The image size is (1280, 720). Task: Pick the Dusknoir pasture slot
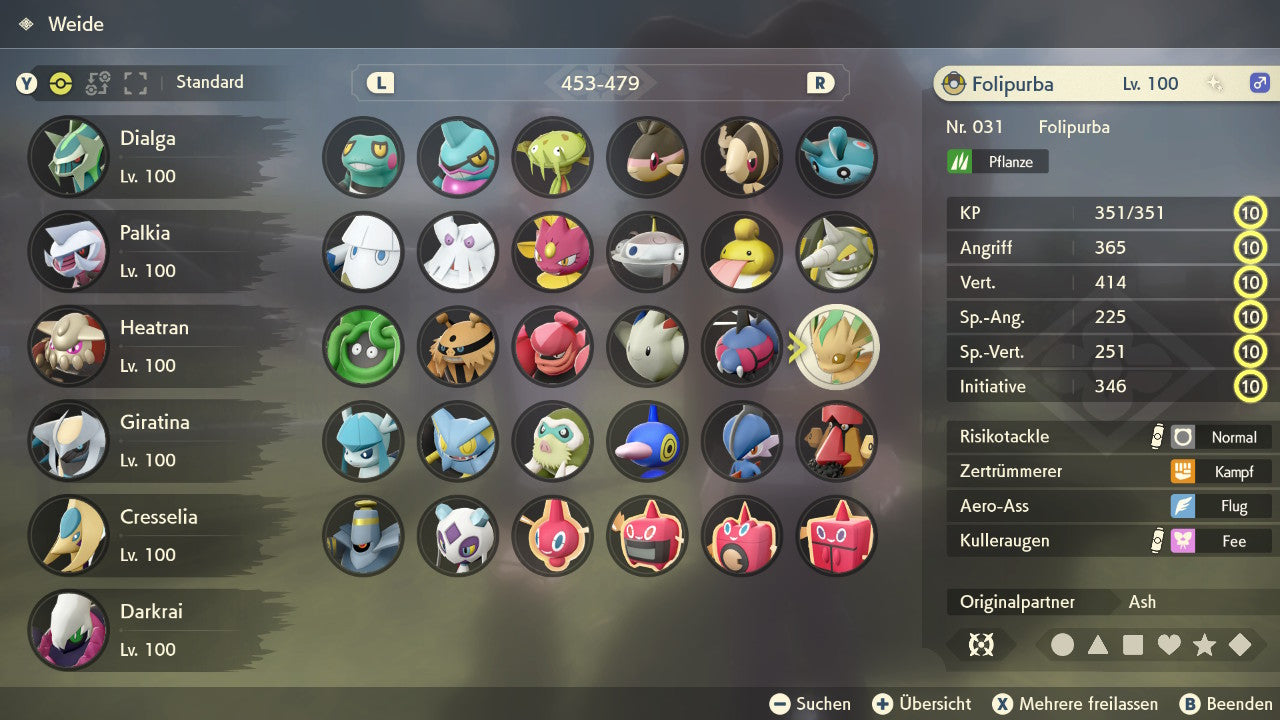click(x=363, y=535)
